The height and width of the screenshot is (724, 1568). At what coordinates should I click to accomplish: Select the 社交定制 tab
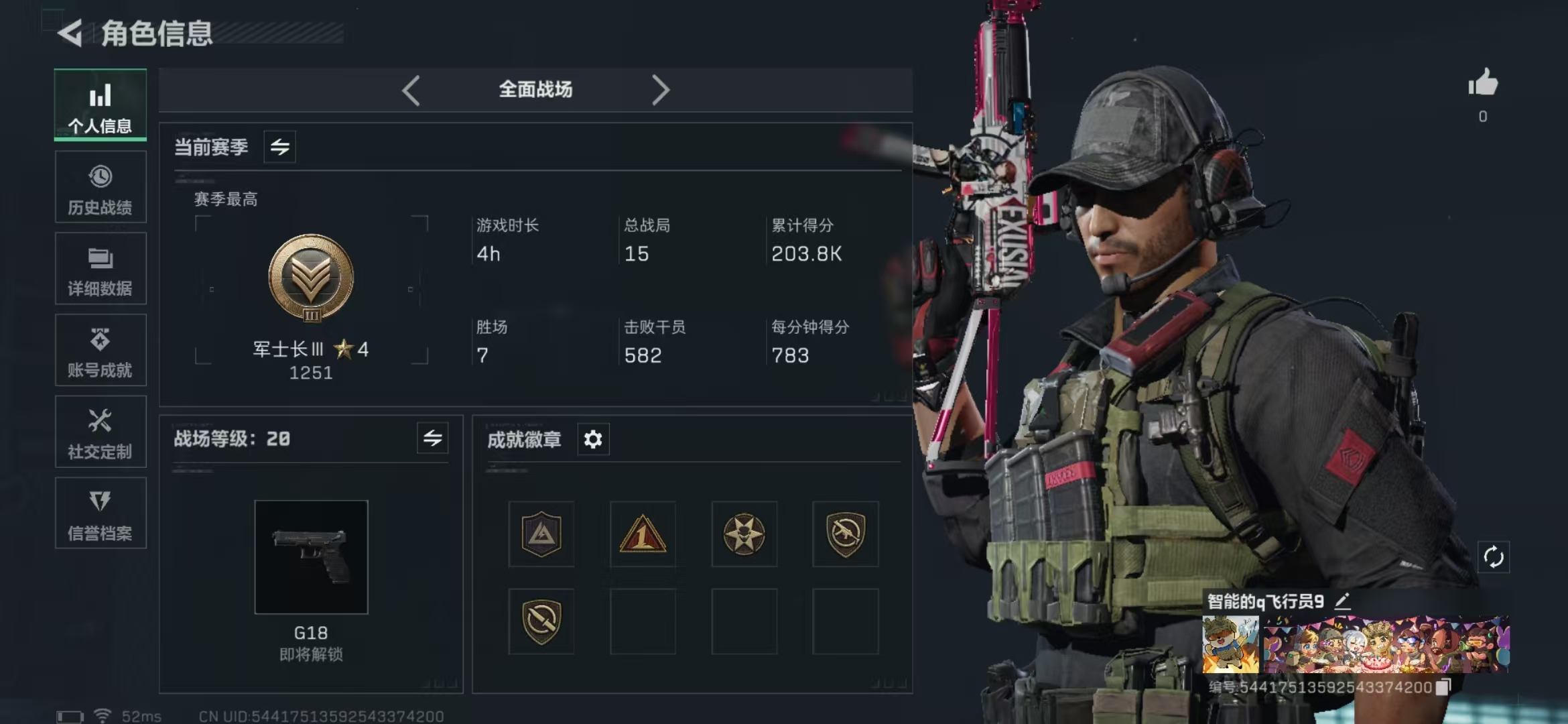(101, 432)
